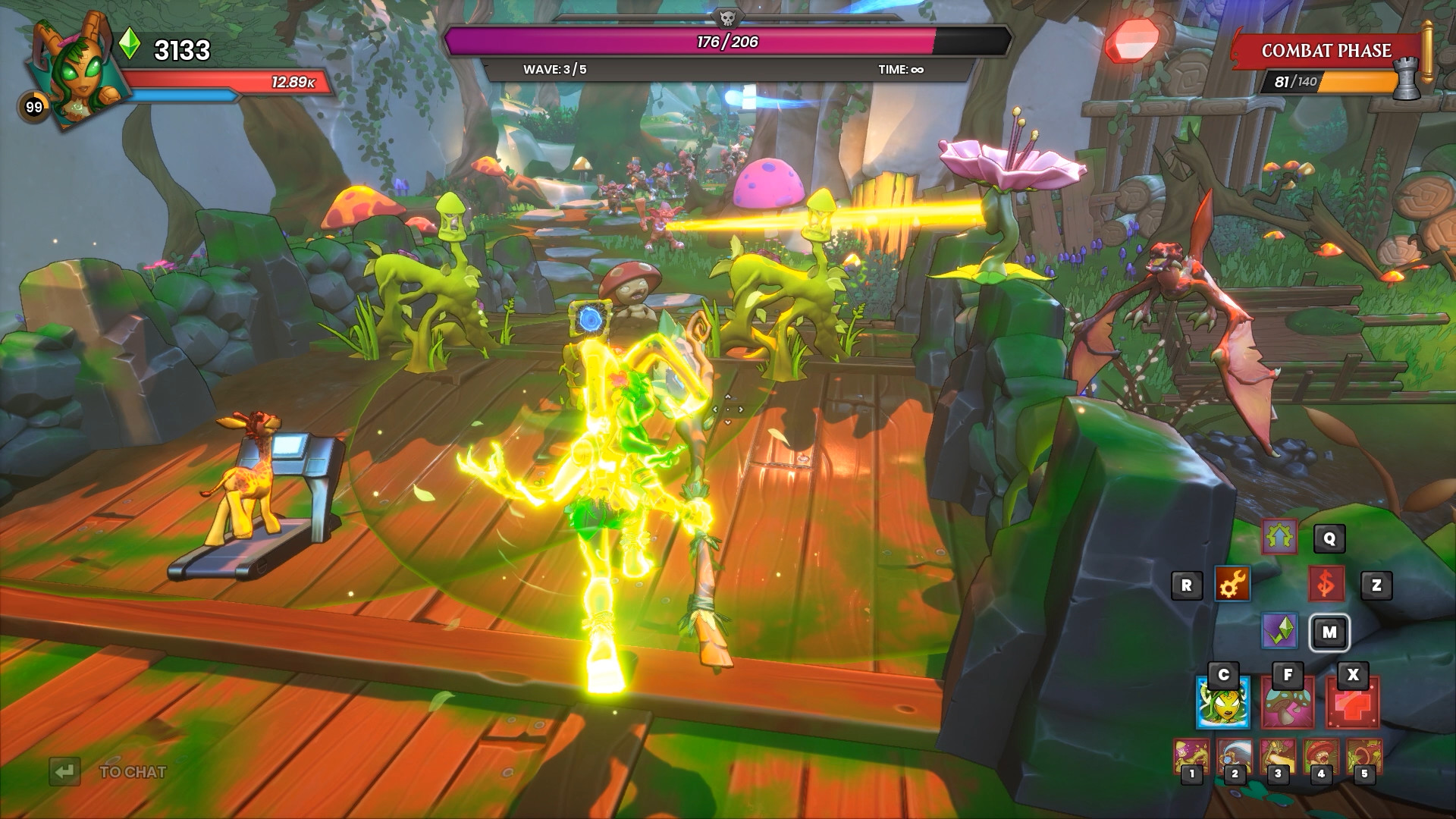Screen dimensions: 1456x819
Task: Trigger the red cross heal ability
Action: click(1352, 704)
